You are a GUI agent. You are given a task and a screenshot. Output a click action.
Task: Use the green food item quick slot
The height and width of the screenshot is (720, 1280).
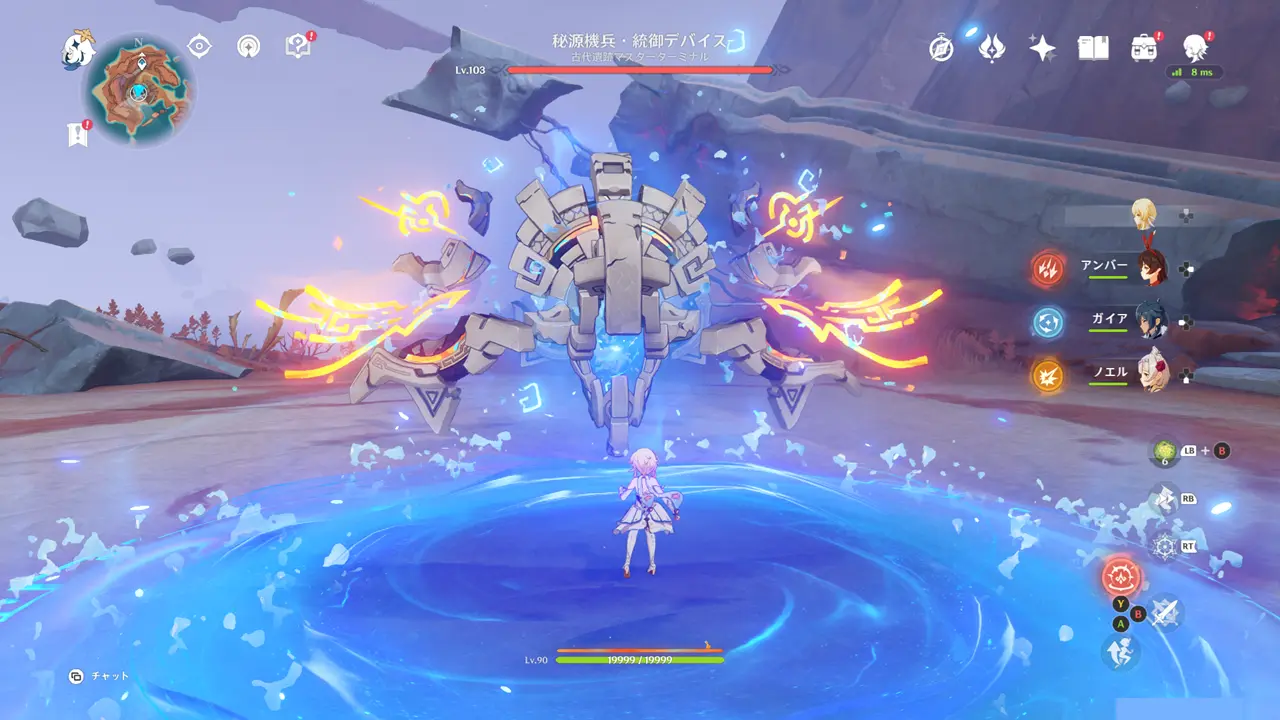1164,452
